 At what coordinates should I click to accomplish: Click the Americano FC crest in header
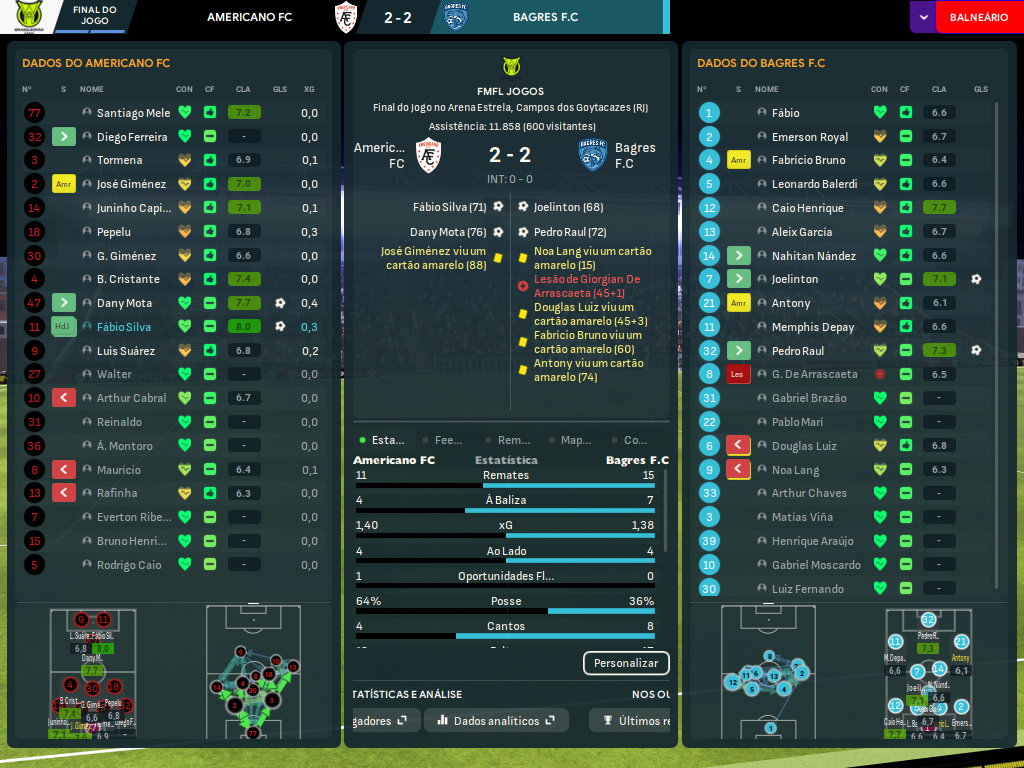click(346, 17)
